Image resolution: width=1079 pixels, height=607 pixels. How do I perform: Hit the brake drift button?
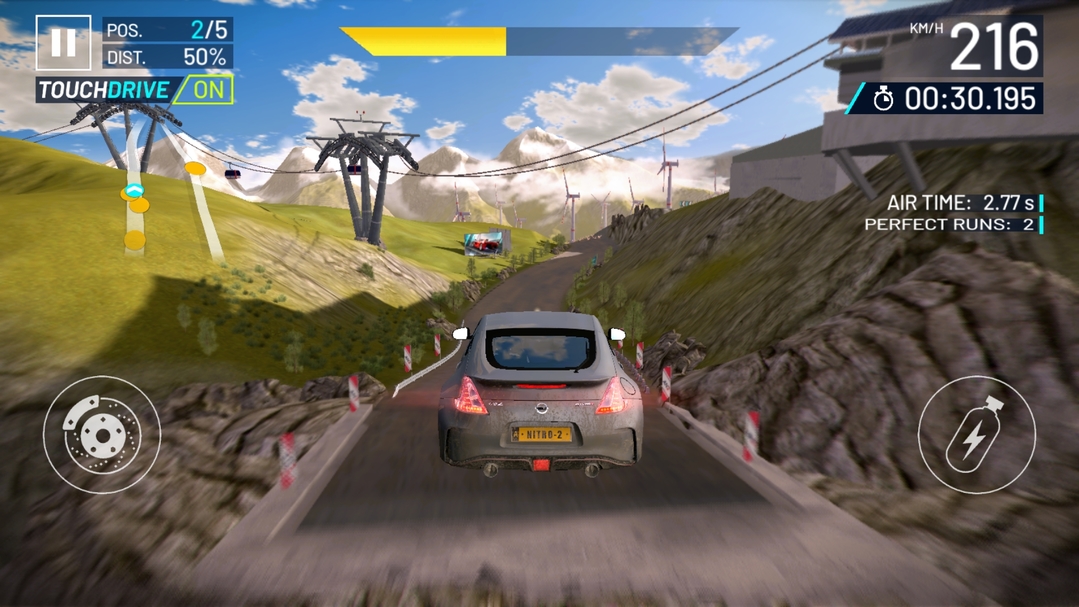pos(101,434)
